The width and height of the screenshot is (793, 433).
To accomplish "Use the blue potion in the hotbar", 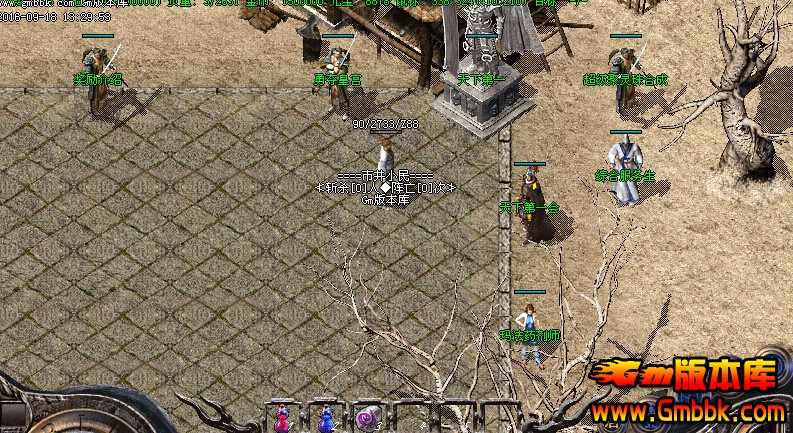I will [325, 418].
